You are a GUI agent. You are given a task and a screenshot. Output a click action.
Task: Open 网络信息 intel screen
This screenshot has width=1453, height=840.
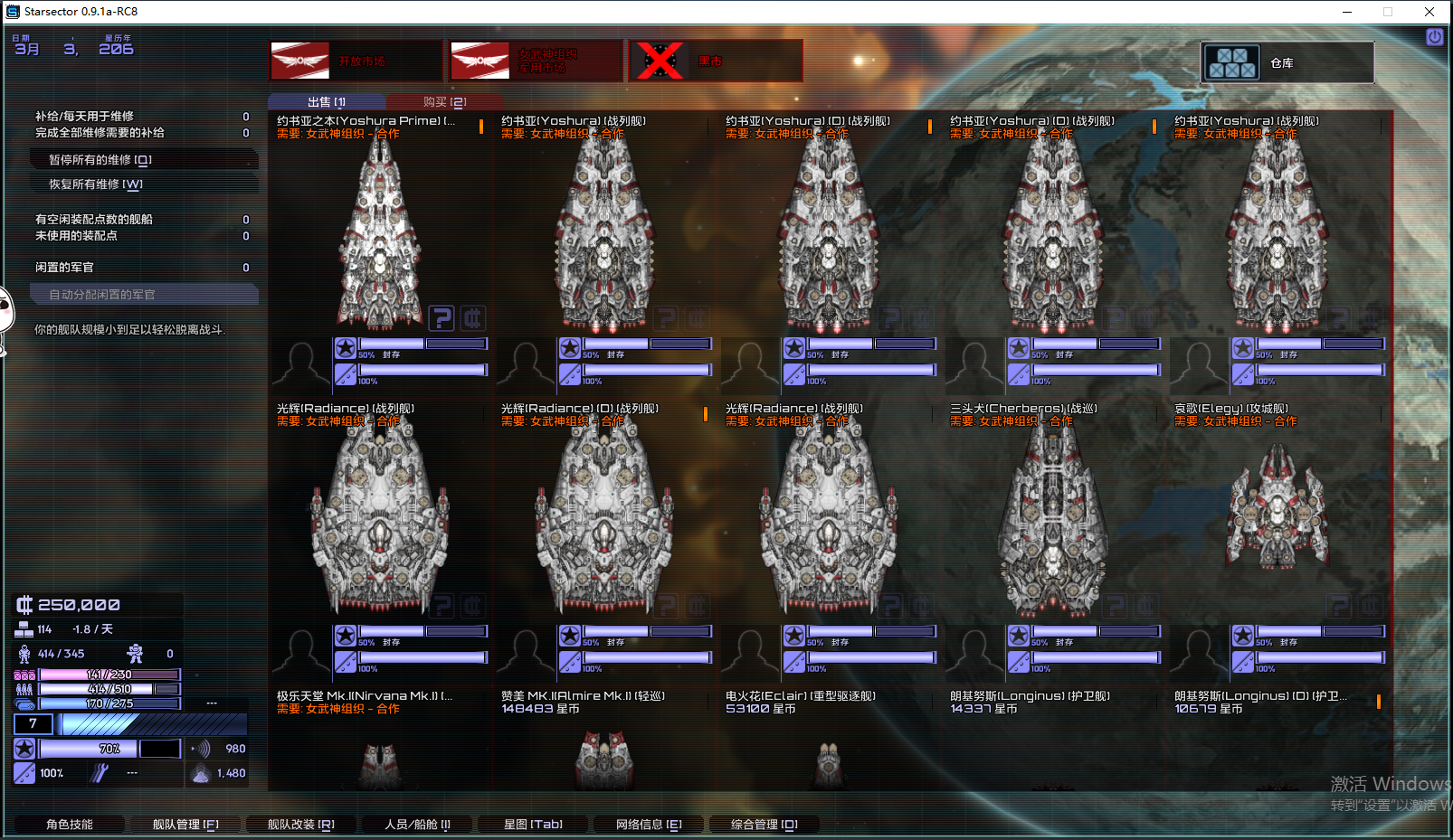649,825
